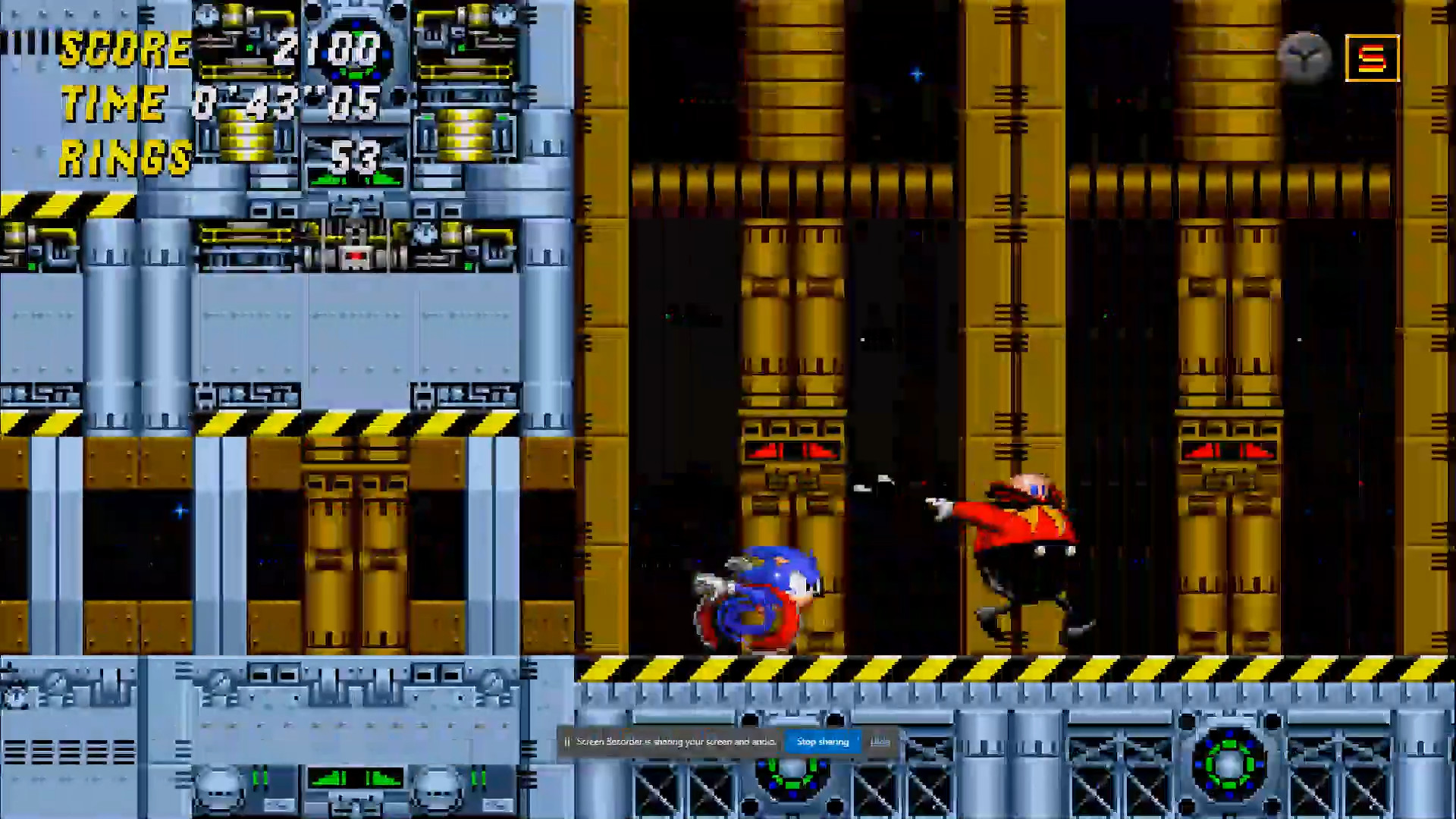The width and height of the screenshot is (1456, 819).
Task: Click the pause icon in the sharing notification bar
Action: [x=567, y=742]
